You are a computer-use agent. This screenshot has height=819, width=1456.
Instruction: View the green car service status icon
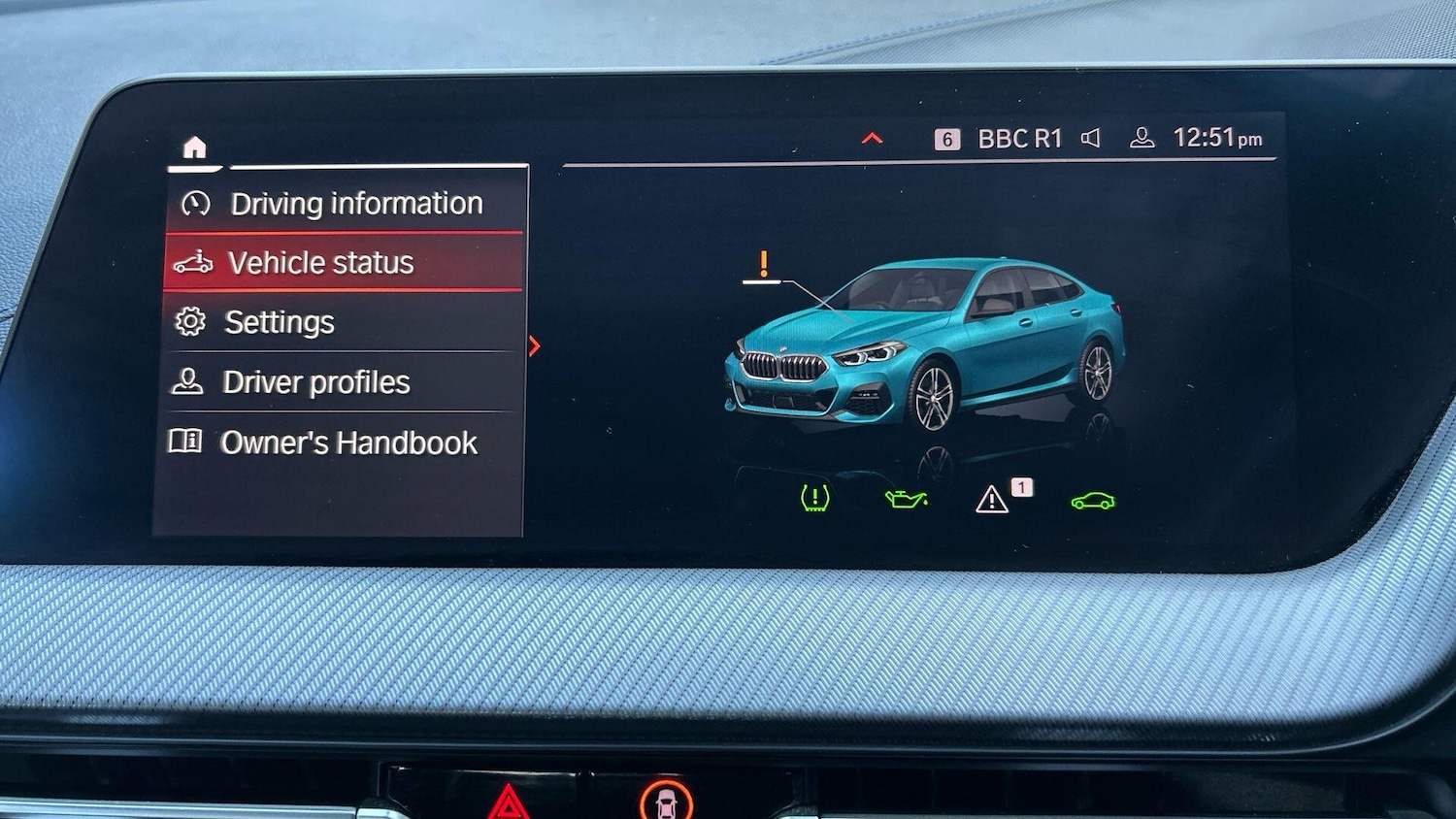[x=1093, y=501]
